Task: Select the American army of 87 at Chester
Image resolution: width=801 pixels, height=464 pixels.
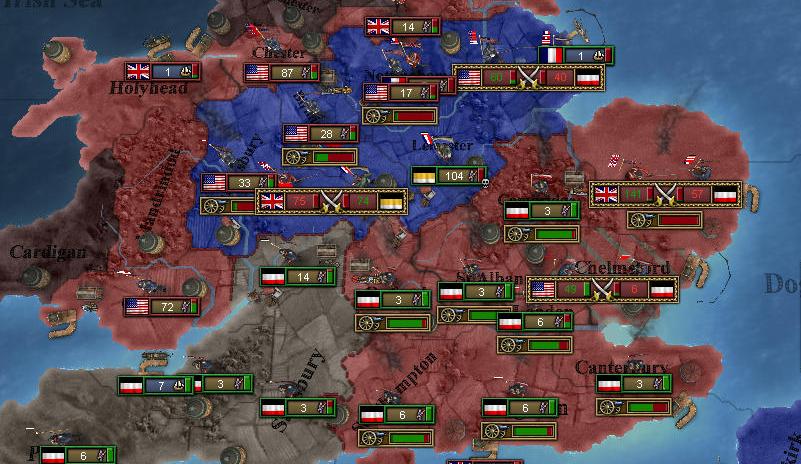Action: coord(282,73)
